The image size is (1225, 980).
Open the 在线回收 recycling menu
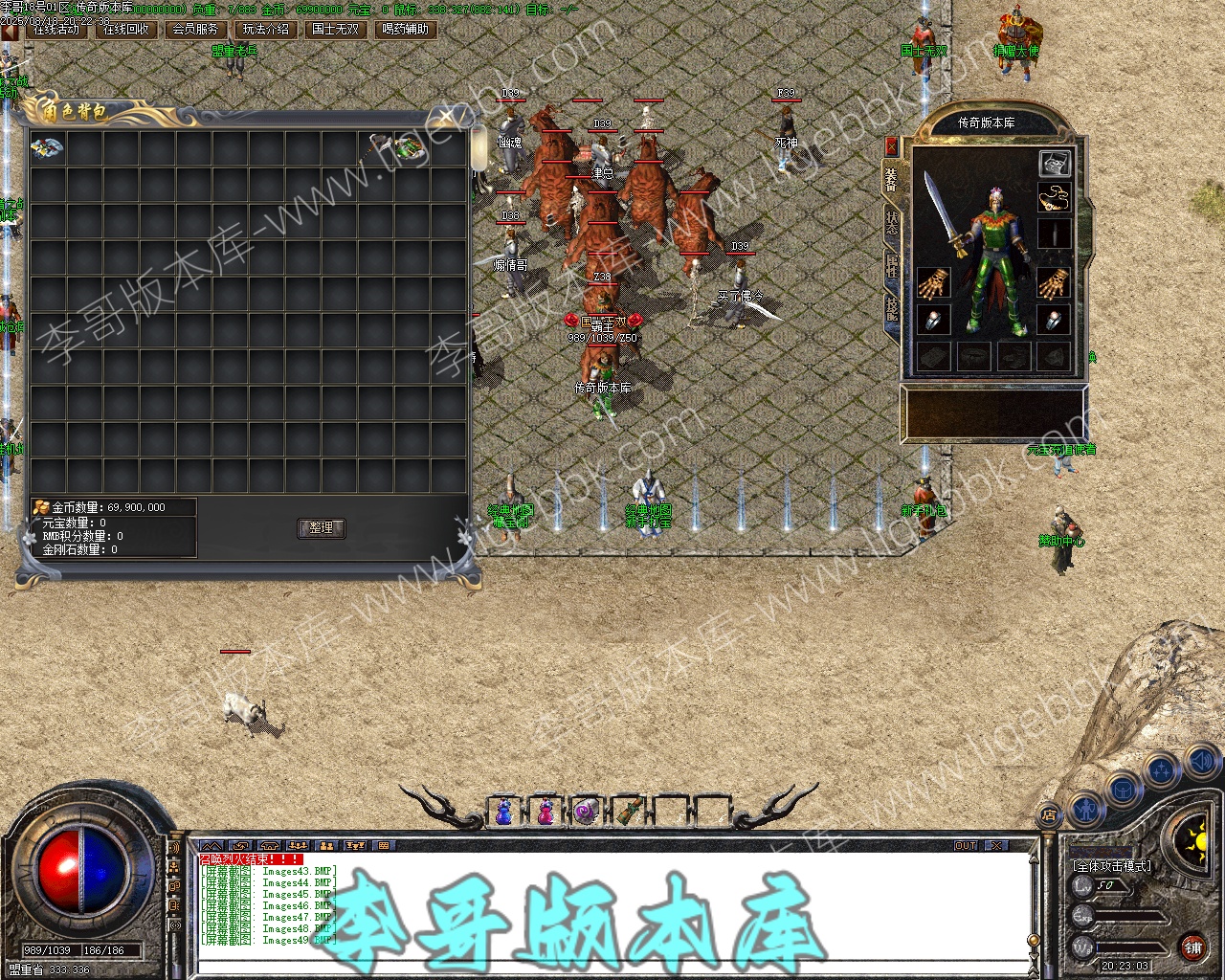[x=126, y=30]
